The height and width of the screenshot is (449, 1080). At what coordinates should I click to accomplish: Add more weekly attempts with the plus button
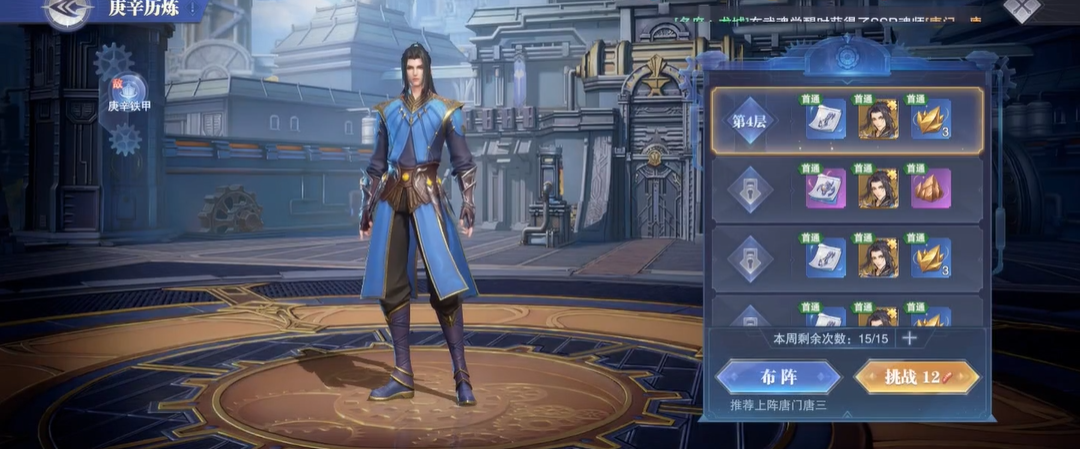909,338
